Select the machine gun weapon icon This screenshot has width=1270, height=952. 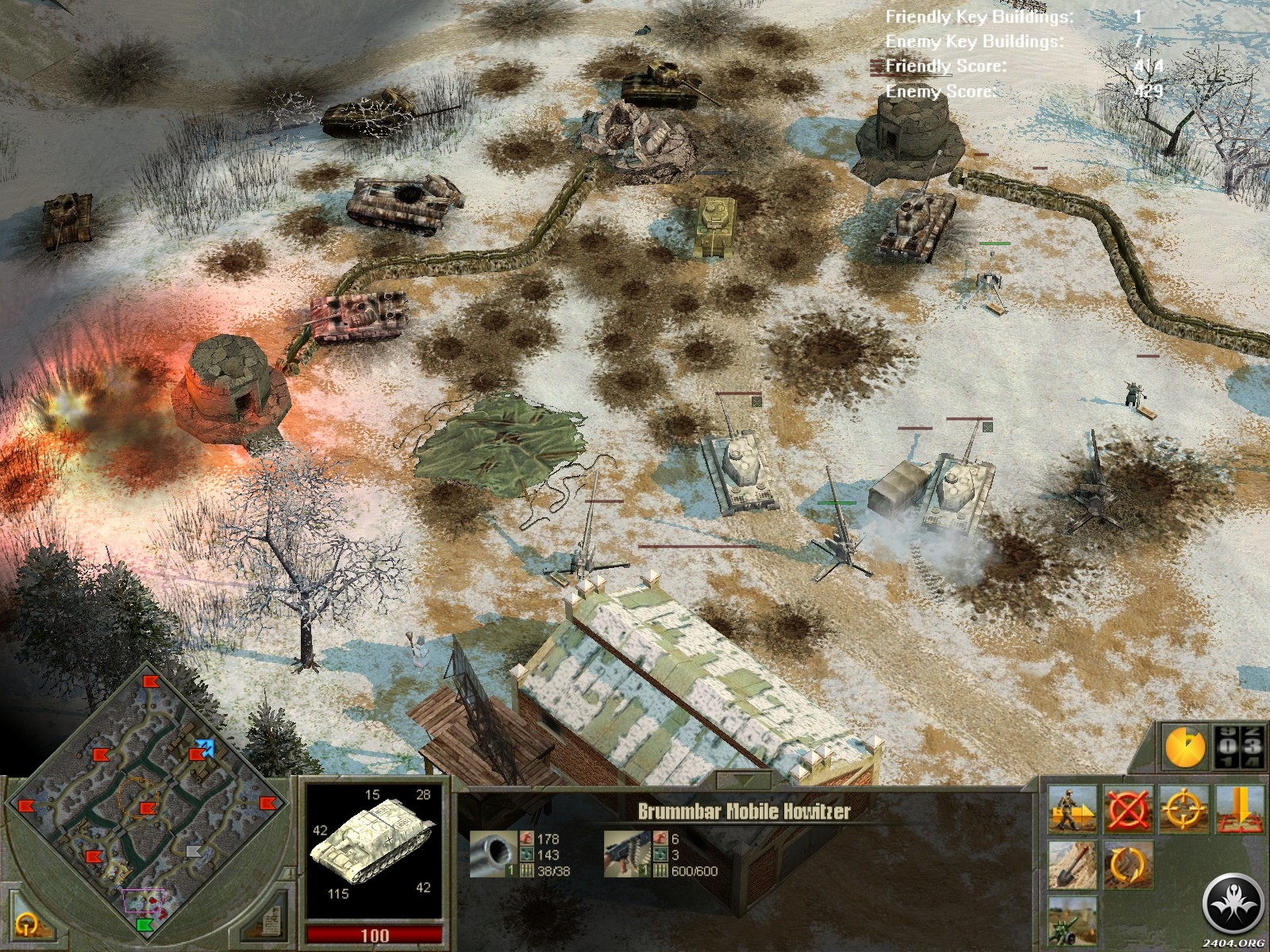click(625, 854)
